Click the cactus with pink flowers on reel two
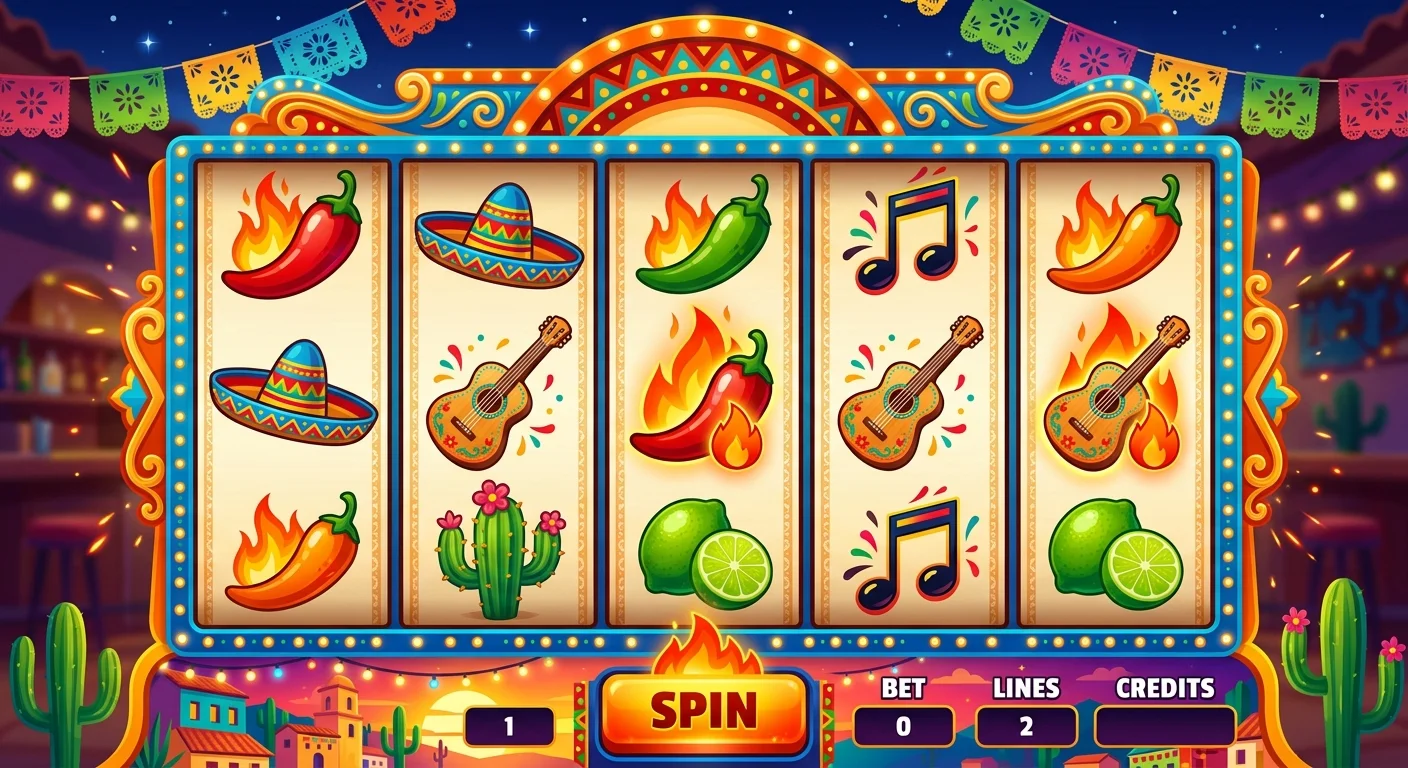 pos(498,555)
